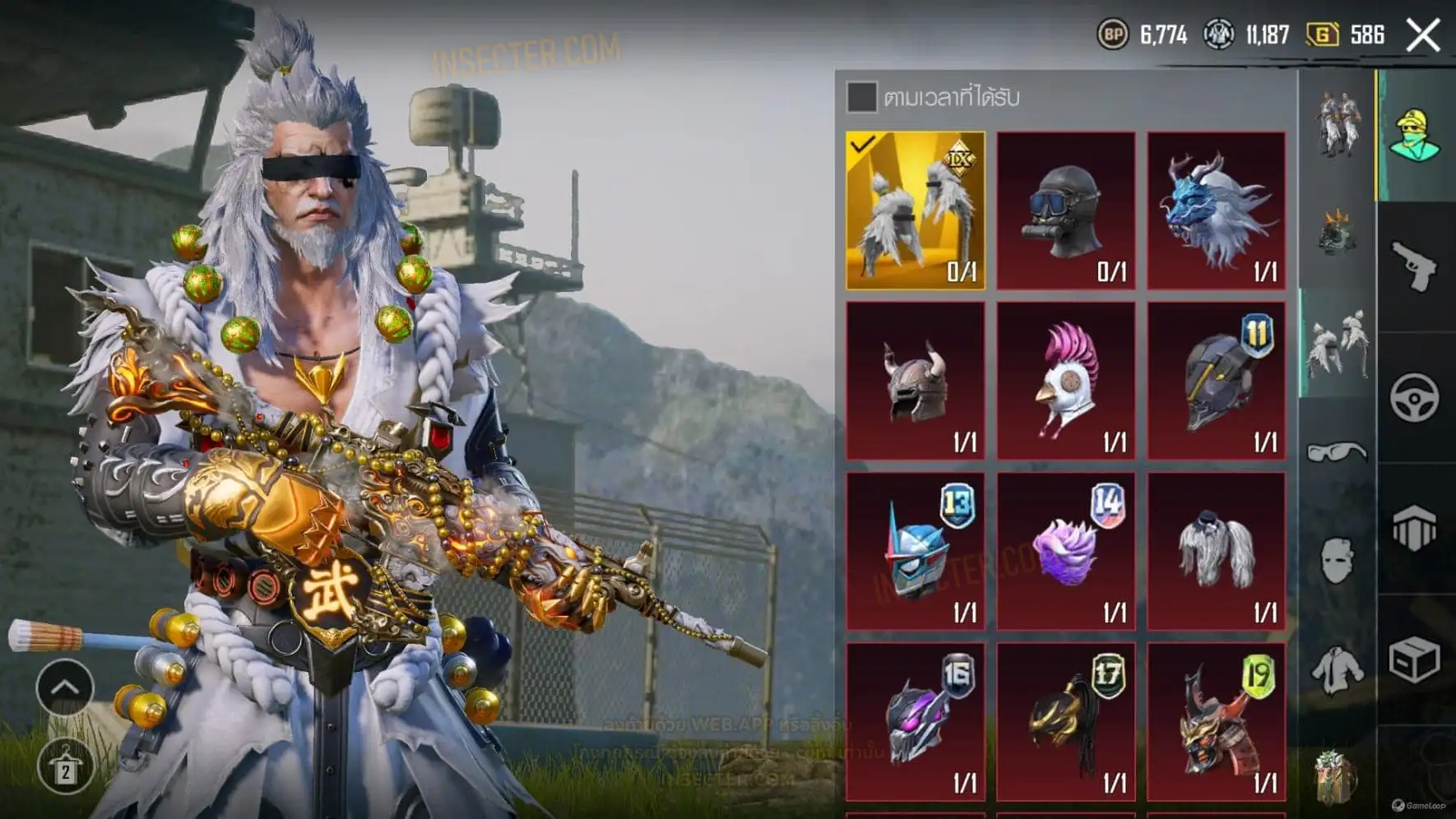Choose the season 11 dark helmet
1456x819 pixels.
[x=1216, y=380]
